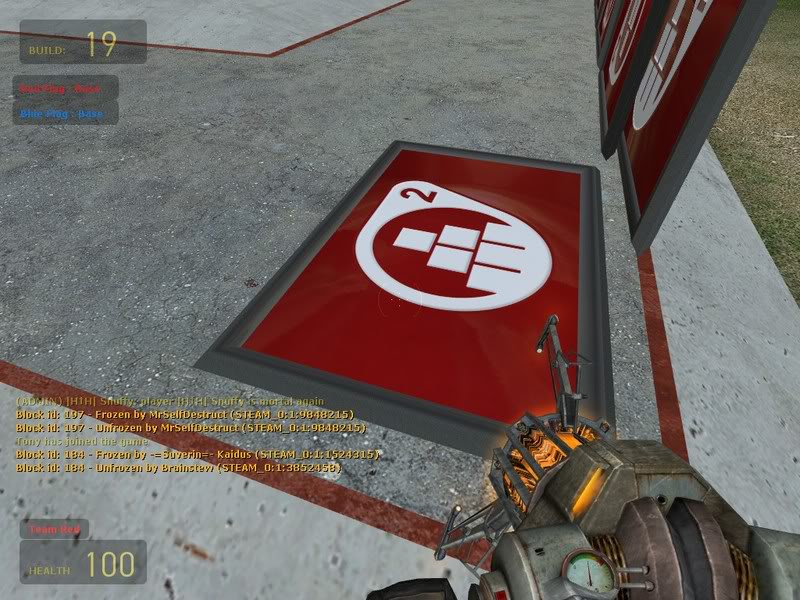Select the Blue Flag status tracker
This screenshot has width=800, height=600.
pyautogui.click(x=66, y=113)
